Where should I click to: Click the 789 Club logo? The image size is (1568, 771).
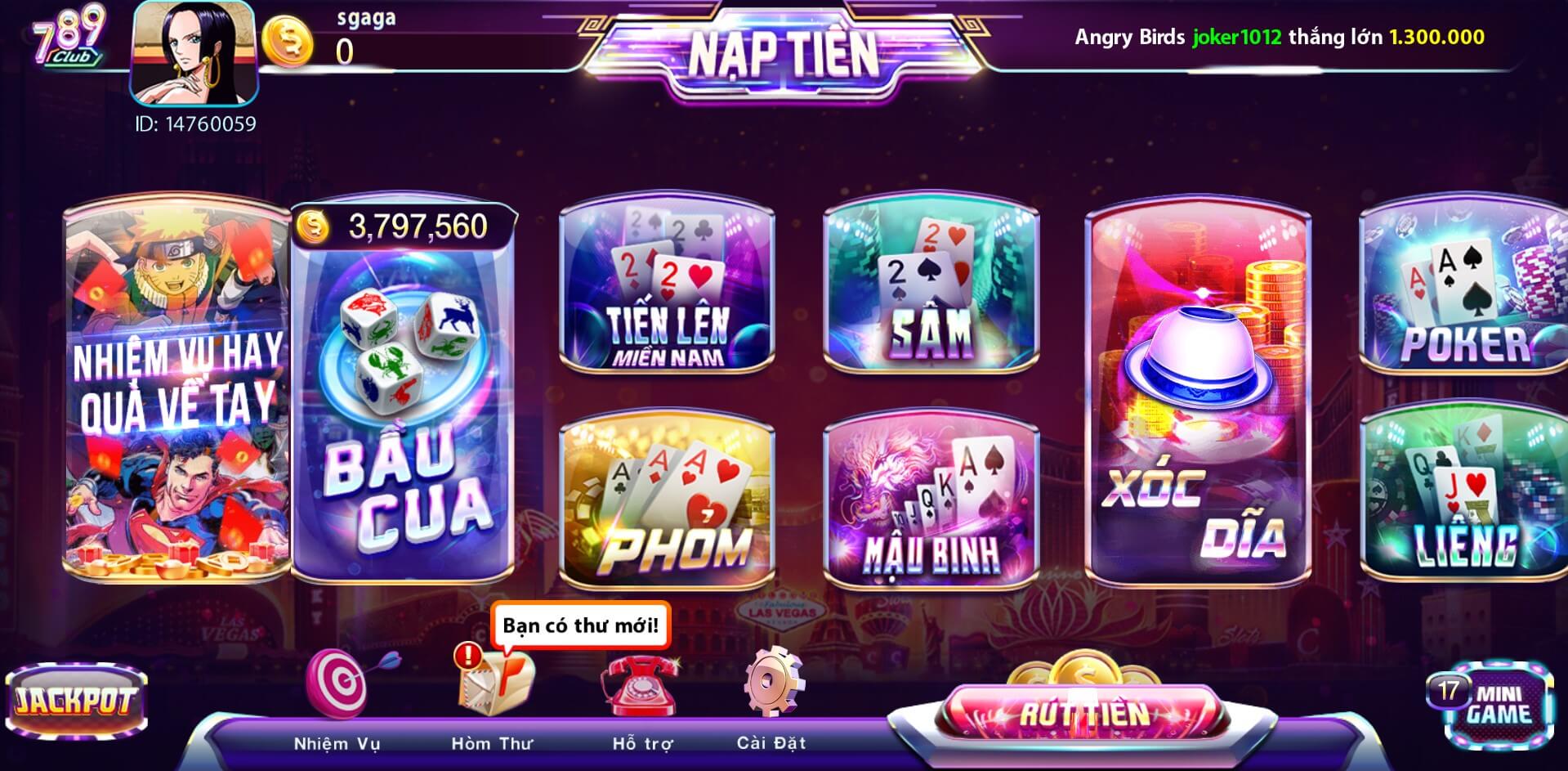coord(67,37)
